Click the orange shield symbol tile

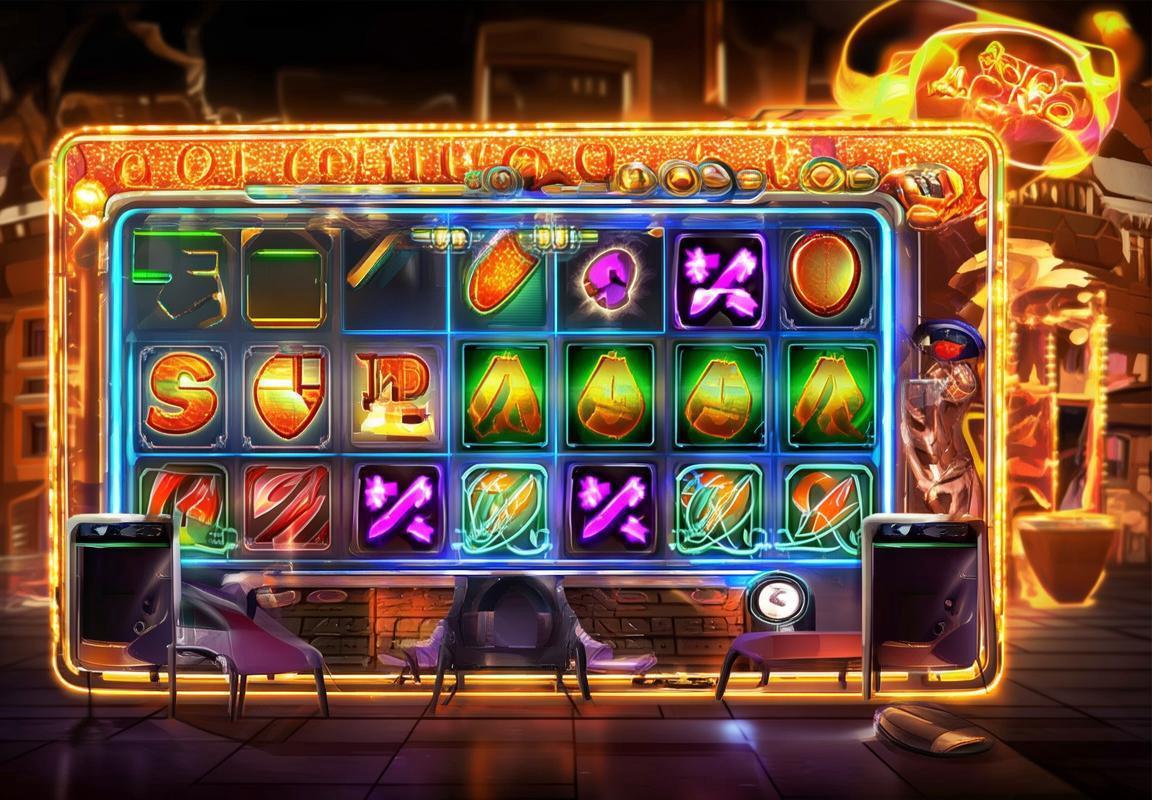[x=286, y=393]
